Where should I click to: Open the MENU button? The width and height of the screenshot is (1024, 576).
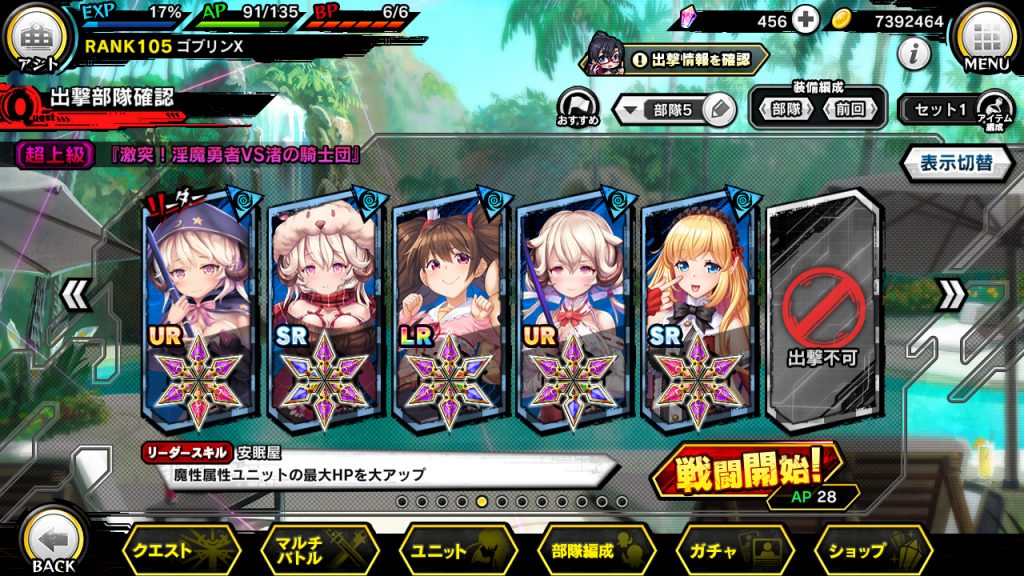pyautogui.click(x=986, y=42)
